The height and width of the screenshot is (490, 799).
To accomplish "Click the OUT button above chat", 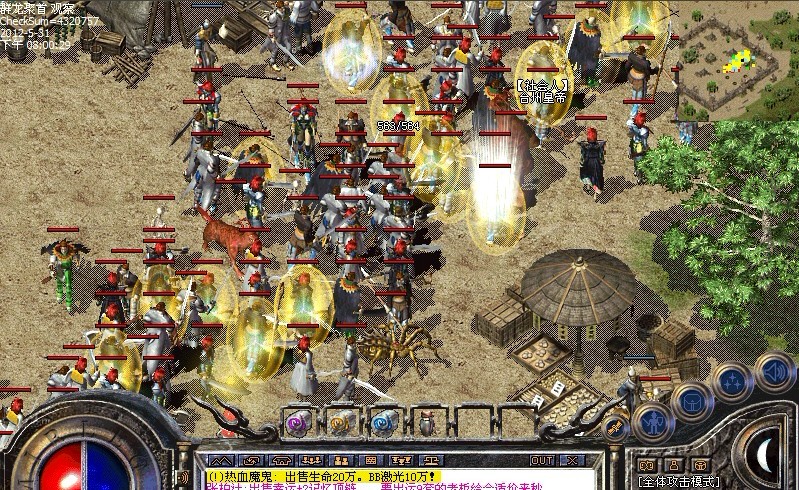I will 542,460.
